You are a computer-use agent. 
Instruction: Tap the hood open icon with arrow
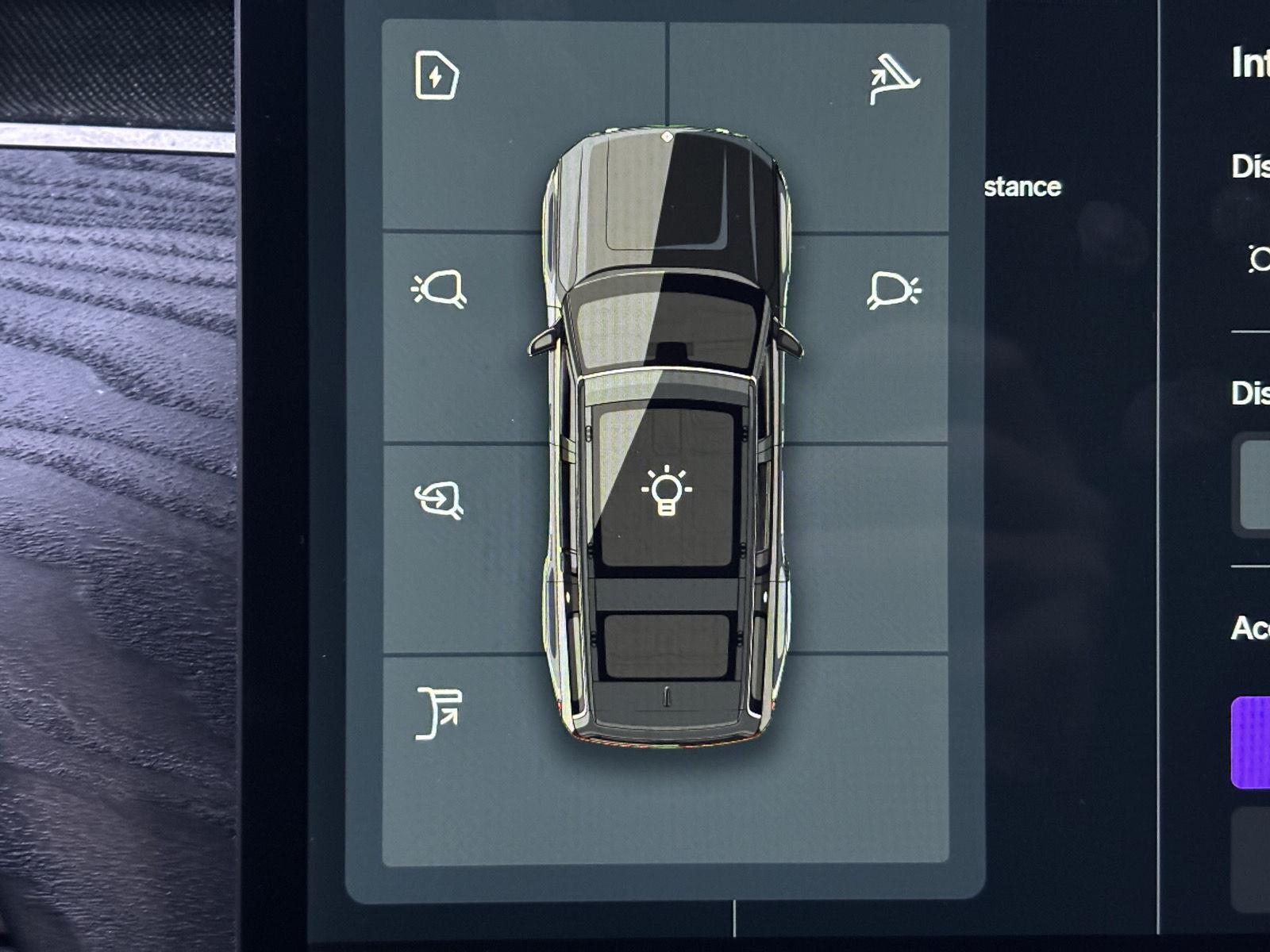[894, 79]
